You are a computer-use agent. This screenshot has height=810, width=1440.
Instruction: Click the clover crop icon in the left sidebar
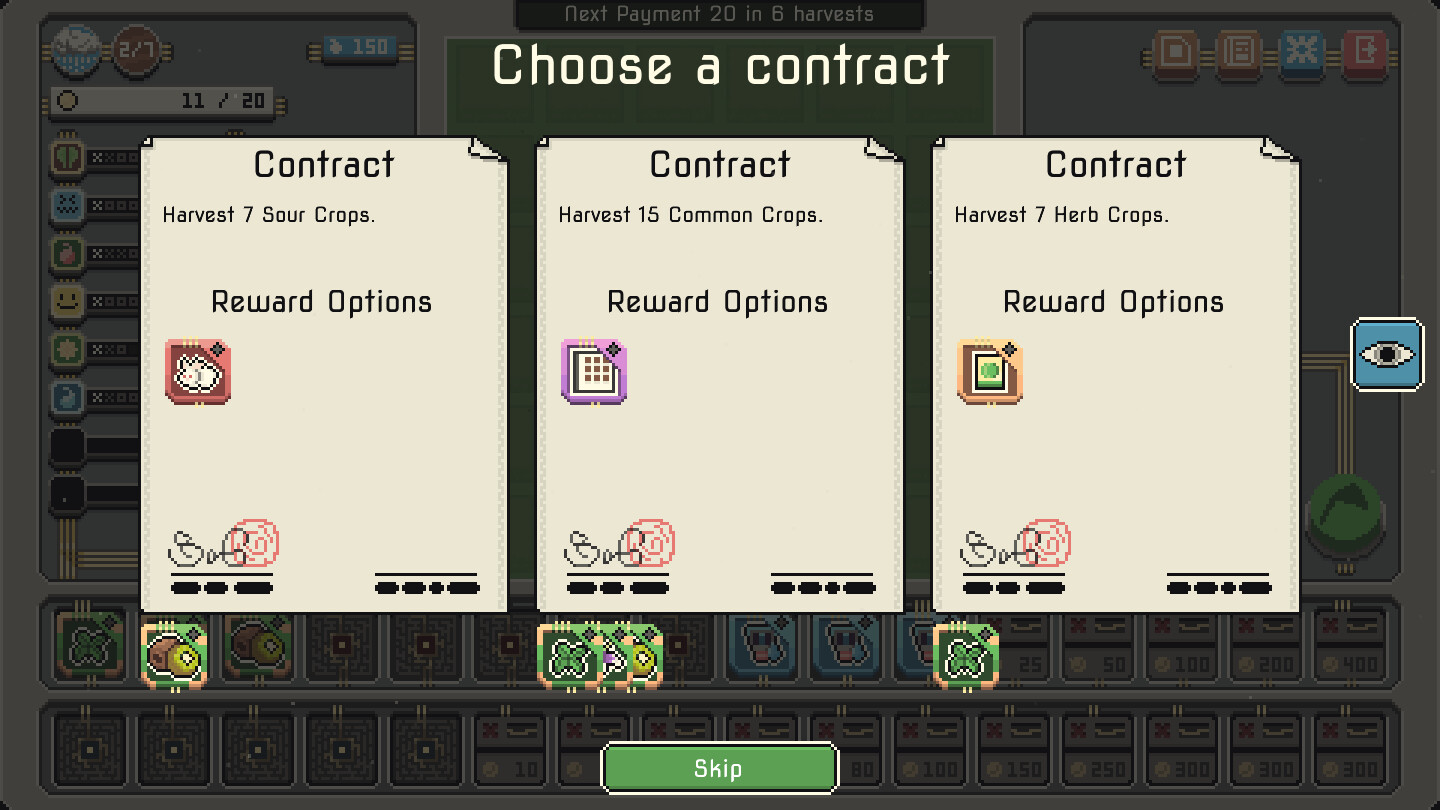tap(66, 349)
